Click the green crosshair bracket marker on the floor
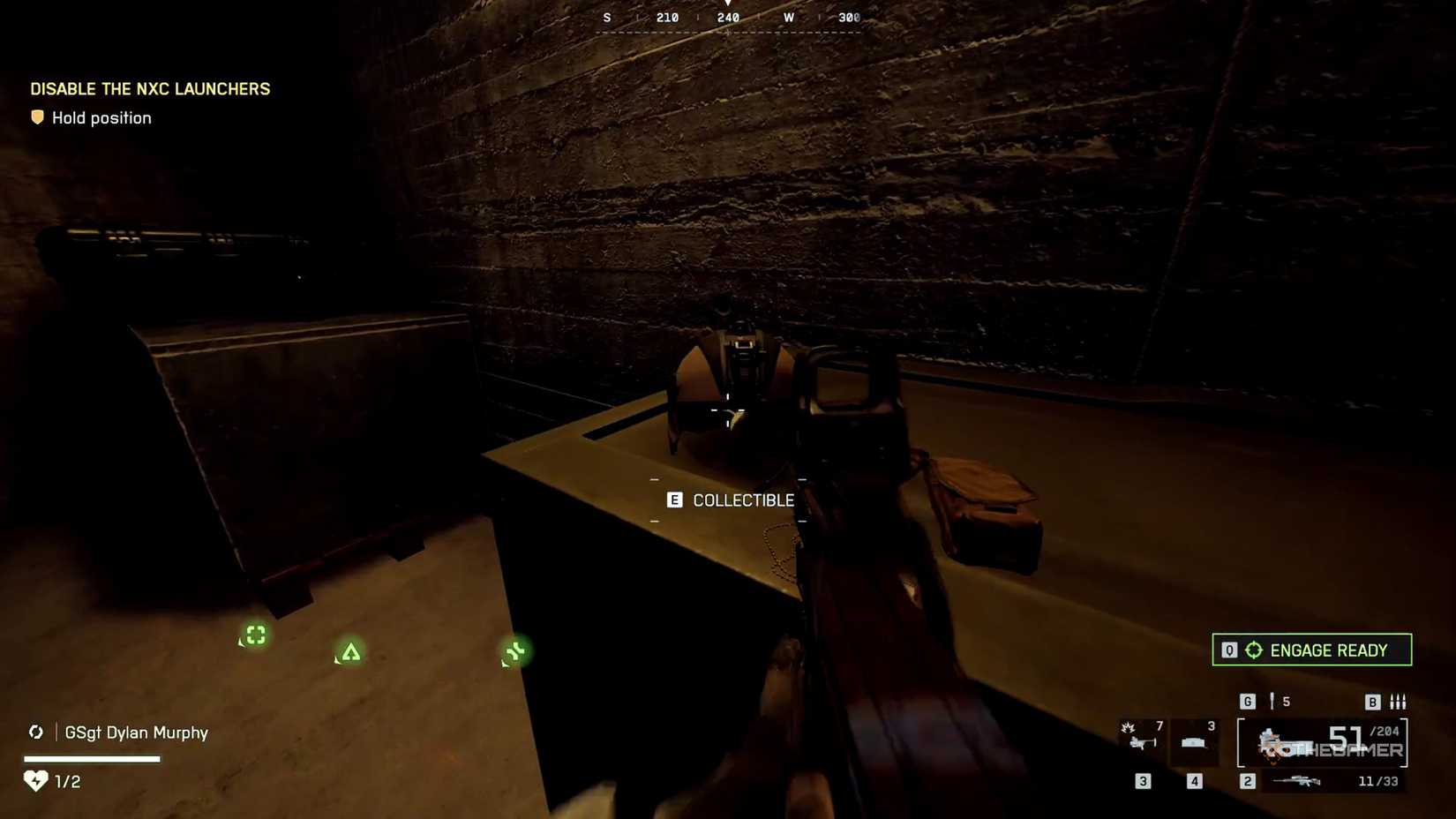 click(x=255, y=635)
